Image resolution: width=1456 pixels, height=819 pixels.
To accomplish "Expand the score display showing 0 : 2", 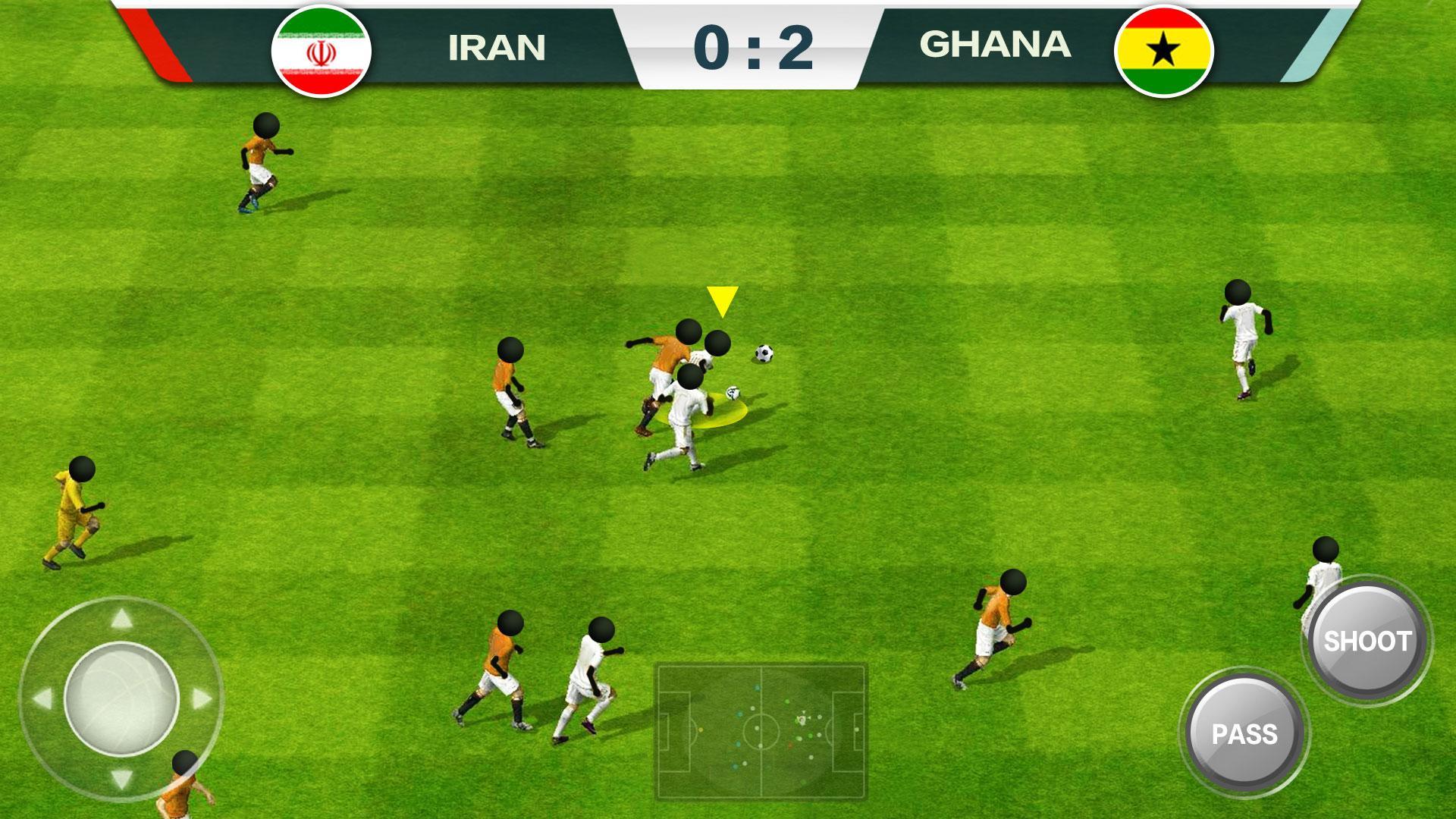I will point(756,45).
